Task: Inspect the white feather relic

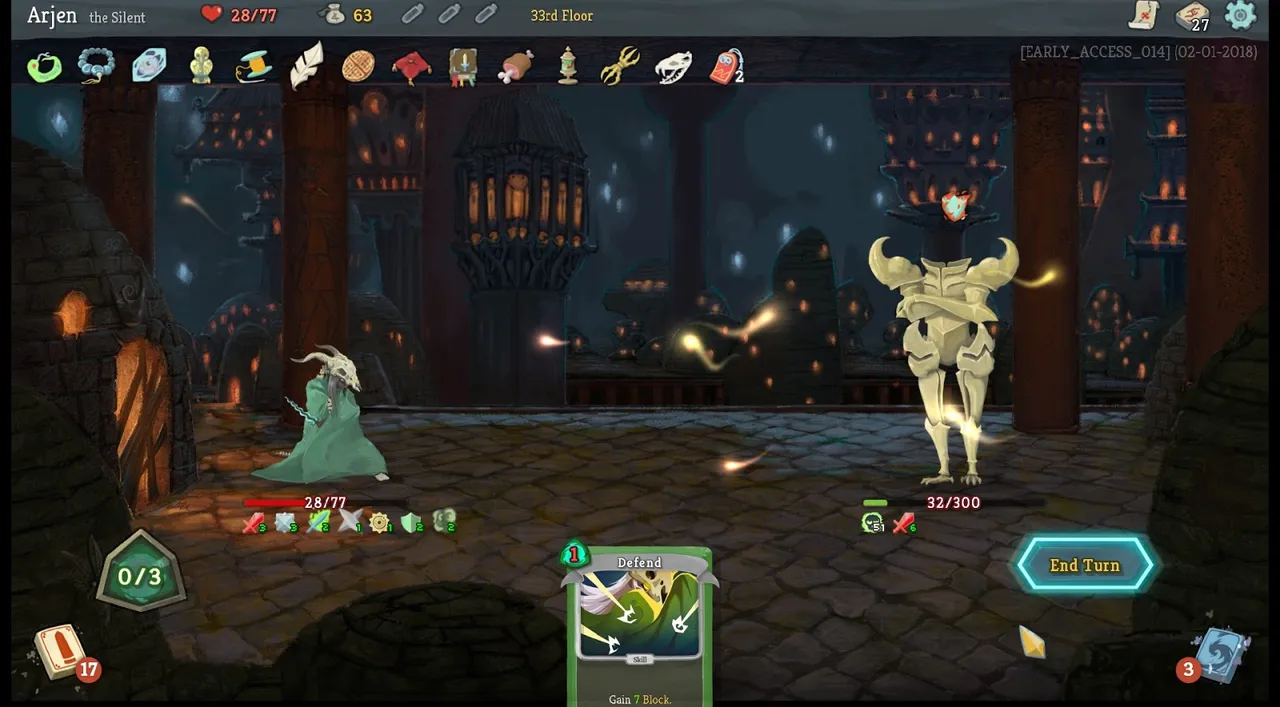Action: tap(306, 65)
